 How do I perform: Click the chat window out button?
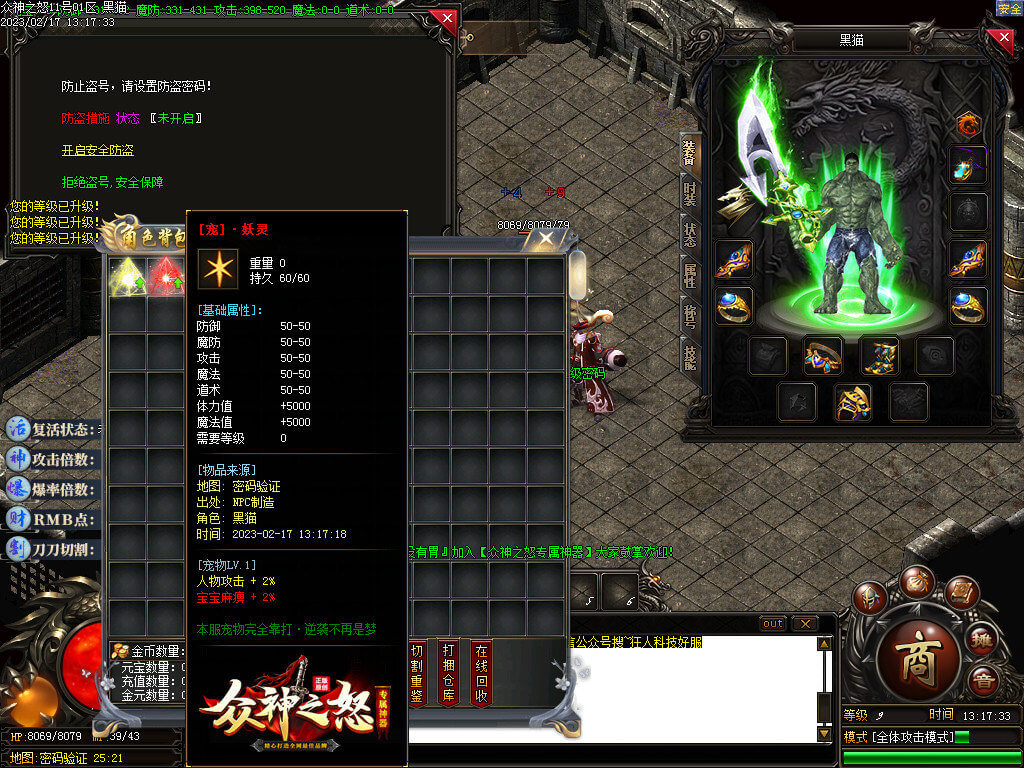click(772, 623)
